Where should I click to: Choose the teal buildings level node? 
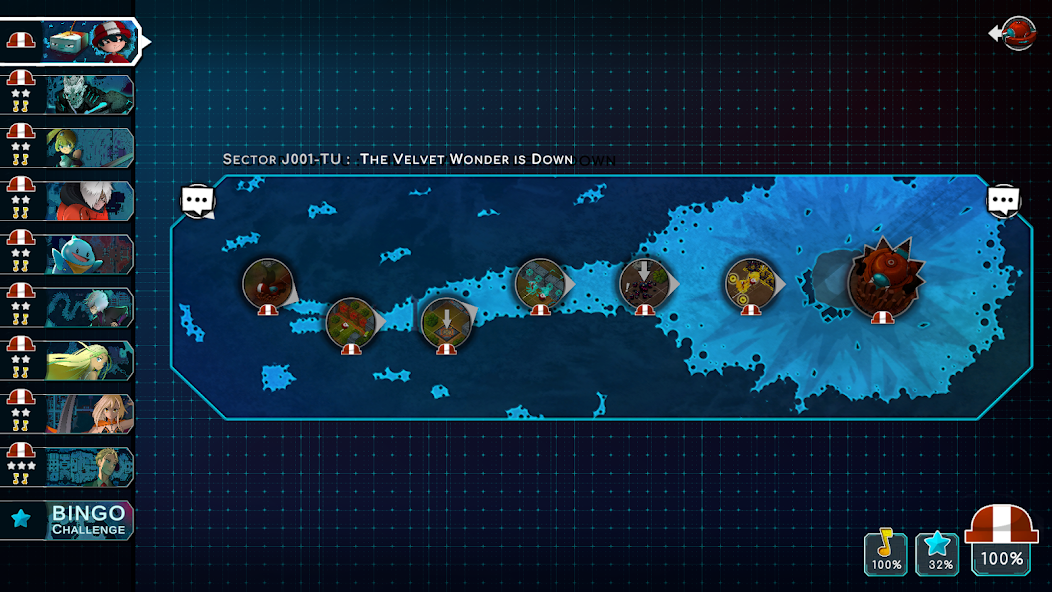(x=540, y=283)
